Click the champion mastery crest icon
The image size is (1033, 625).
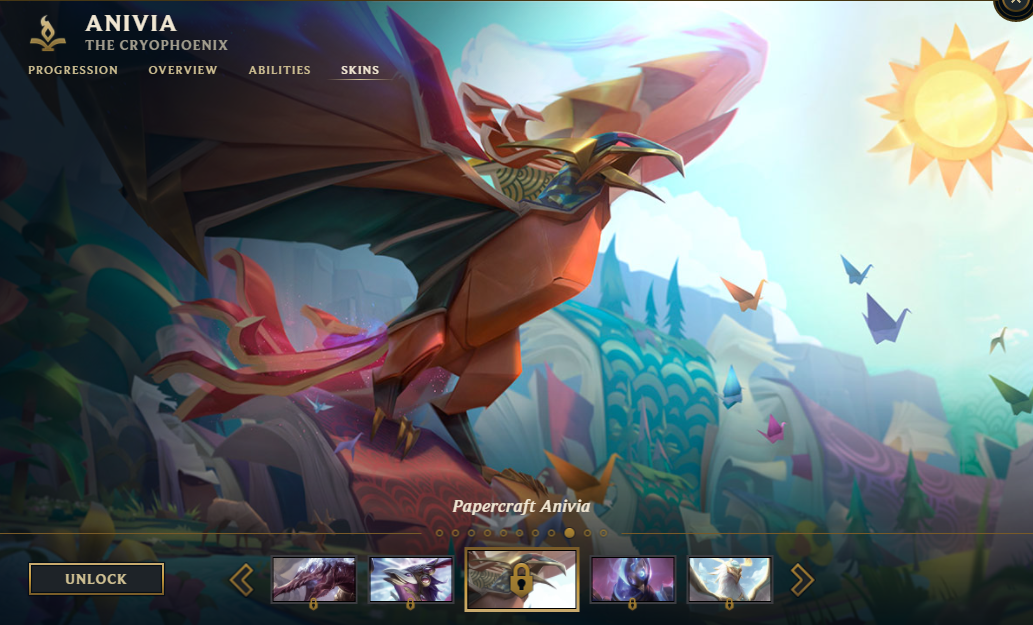(x=48, y=33)
